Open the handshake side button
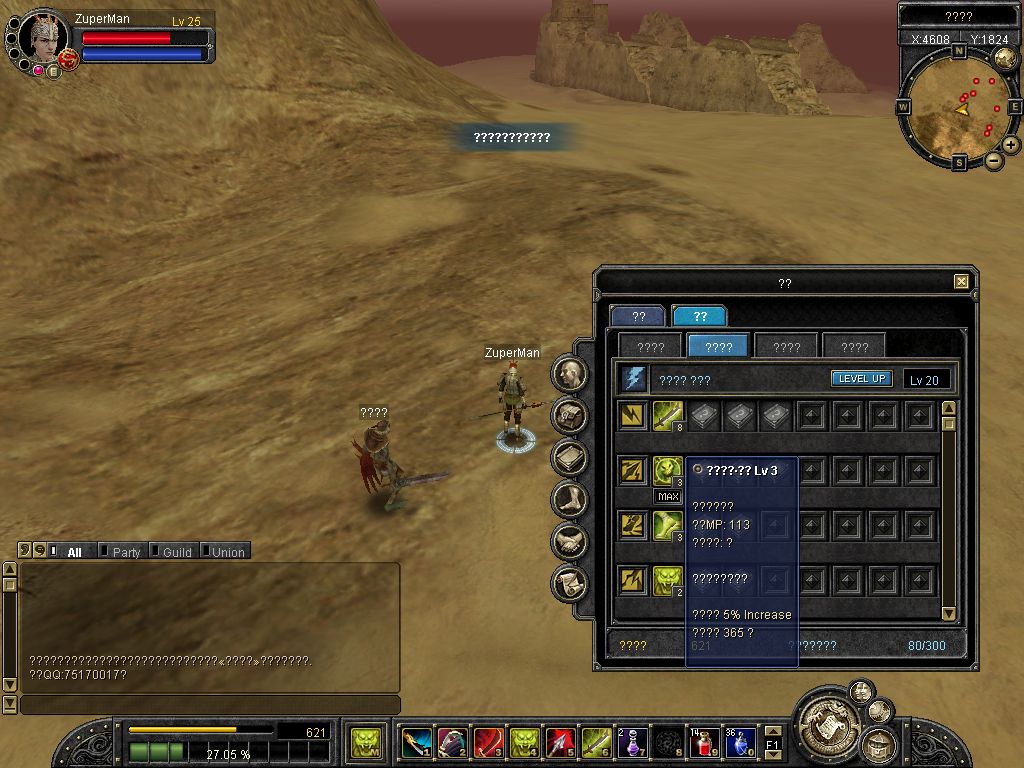 click(x=570, y=541)
